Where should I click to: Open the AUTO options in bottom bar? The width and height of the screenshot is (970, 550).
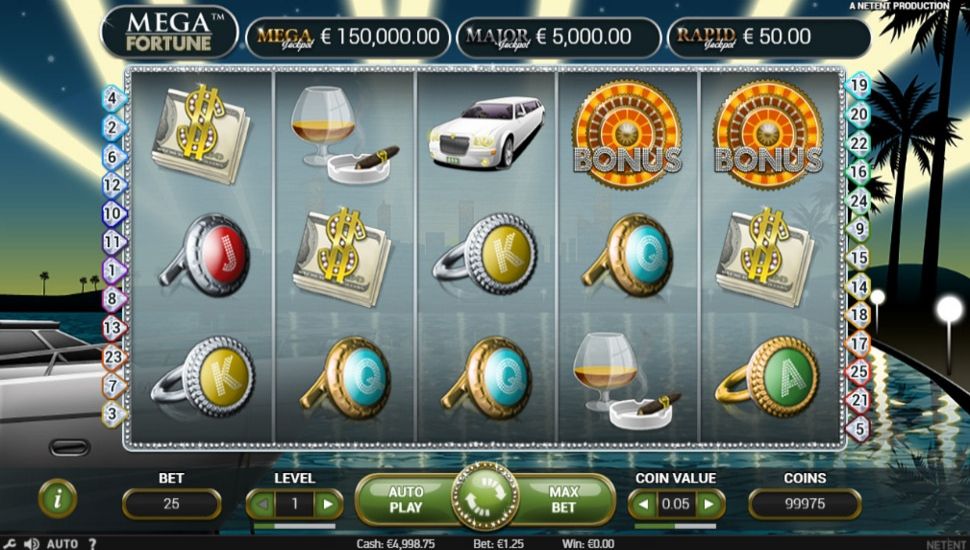coord(62,543)
